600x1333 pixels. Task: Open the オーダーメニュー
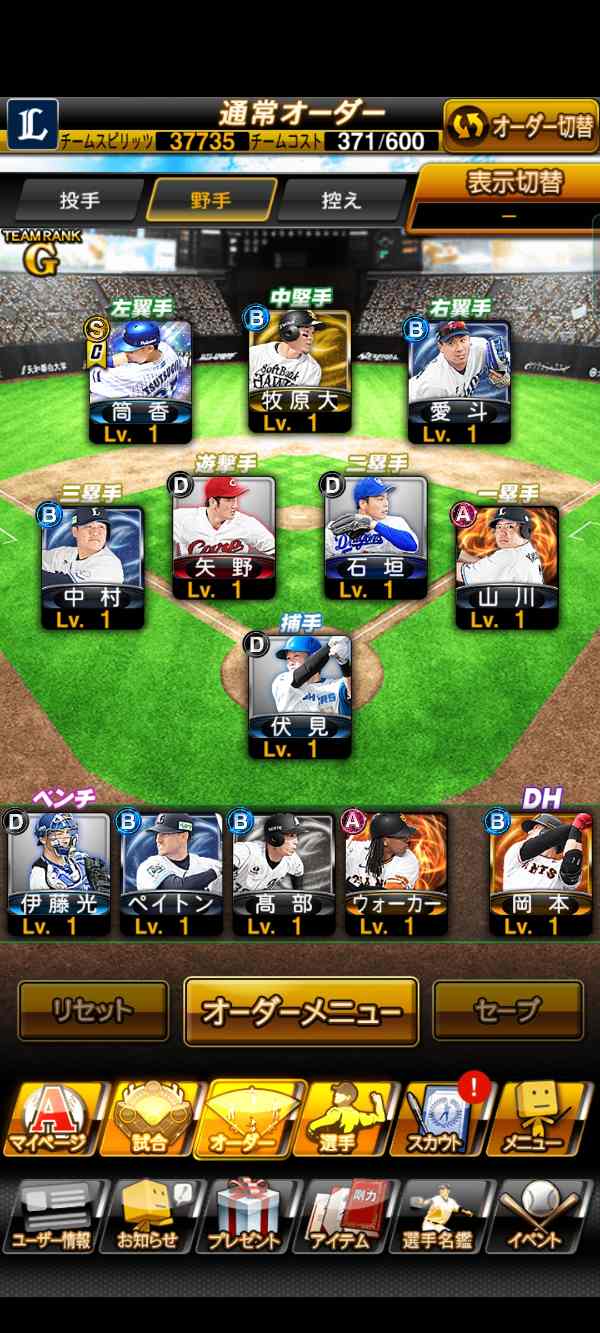300,1011
